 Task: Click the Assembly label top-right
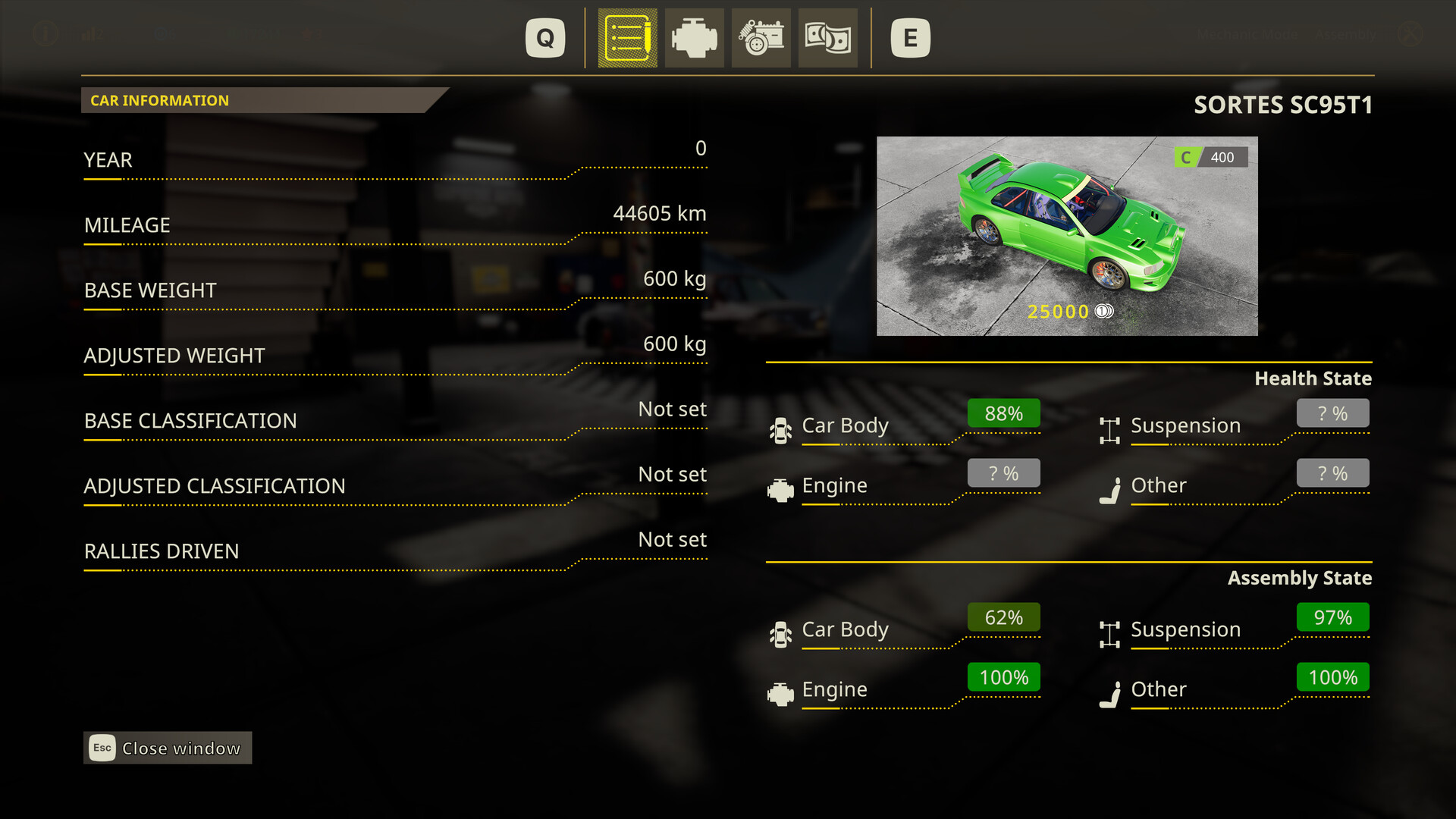click(x=1346, y=33)
